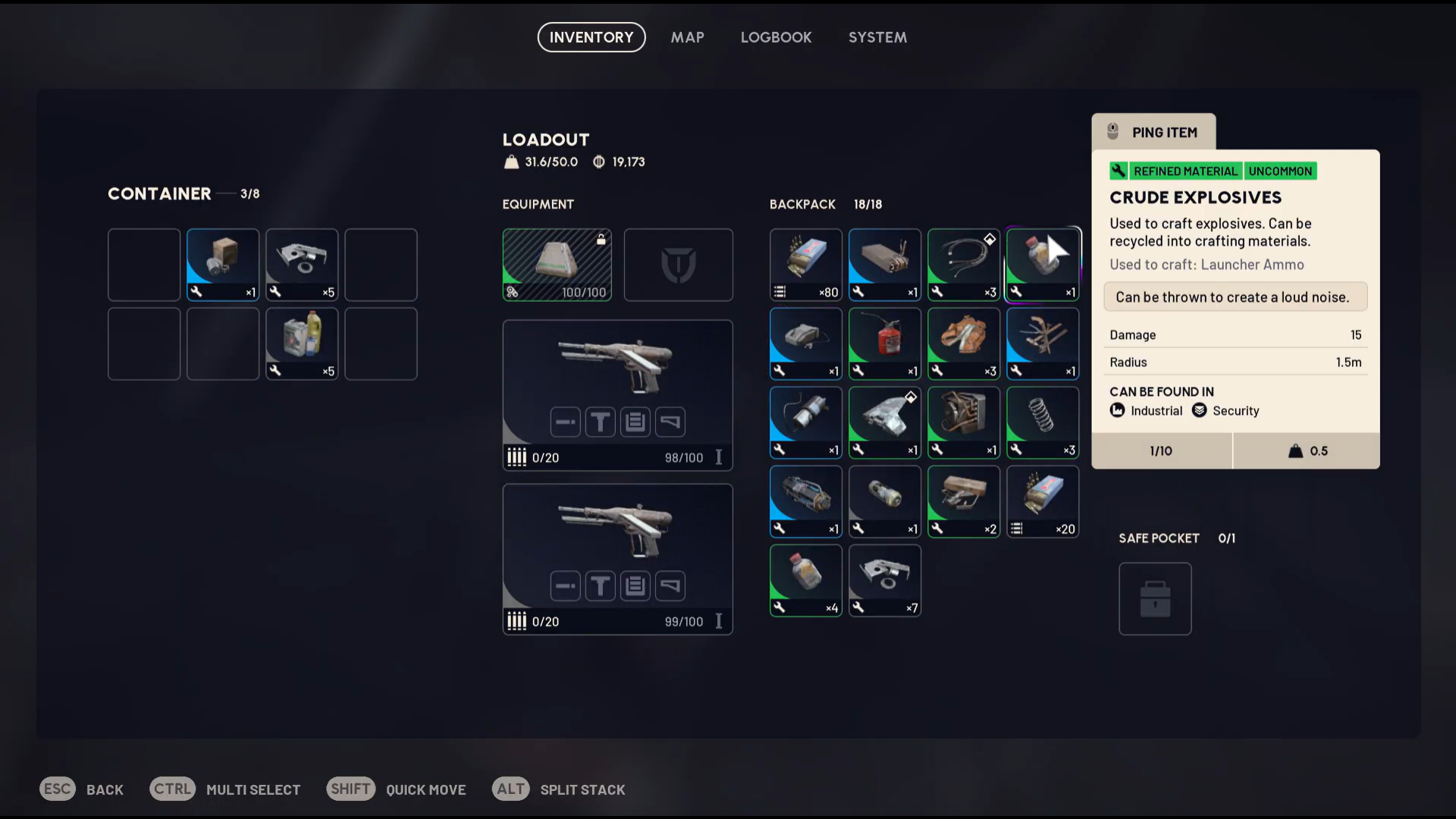
Task: Toggle the Security found-in filter icon
Action: 1200,410
